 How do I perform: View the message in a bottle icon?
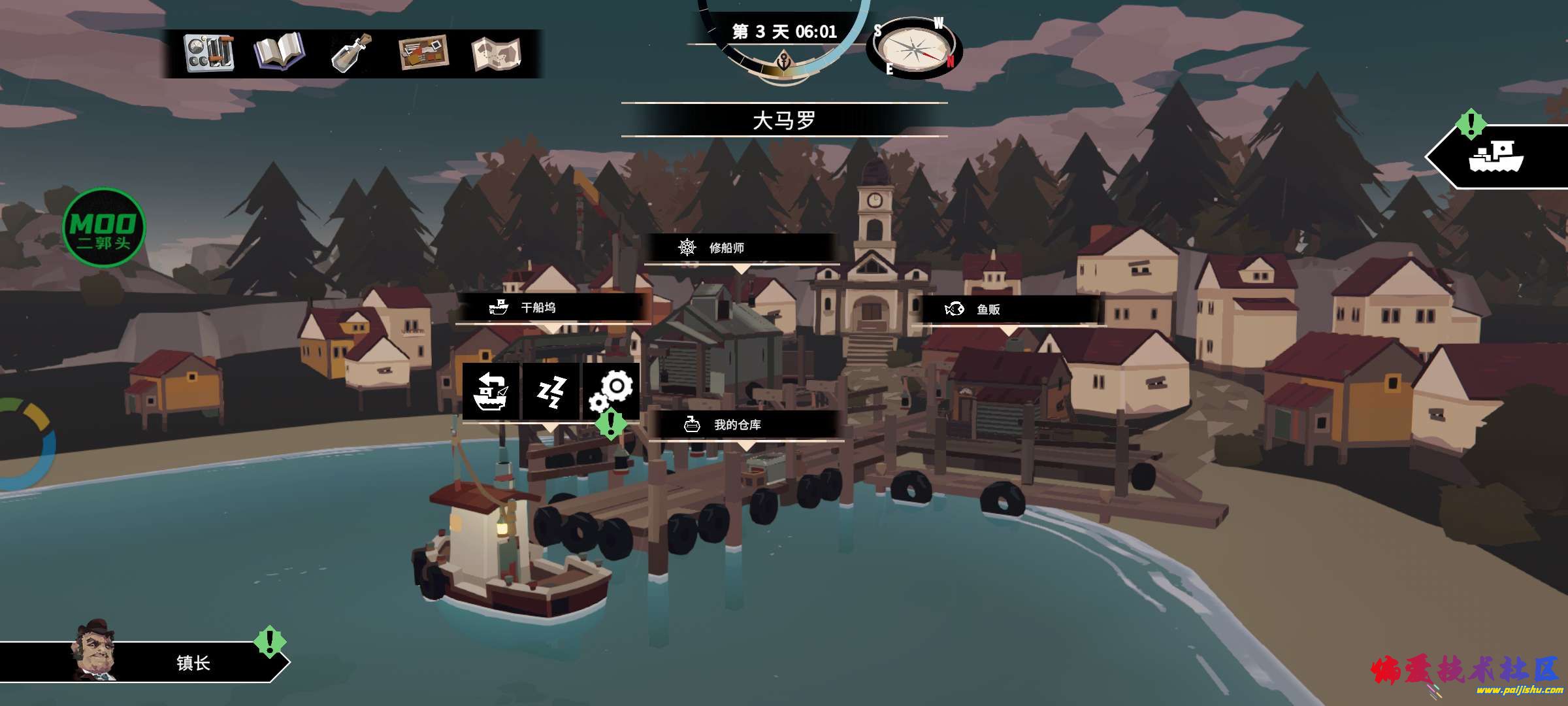351,53
